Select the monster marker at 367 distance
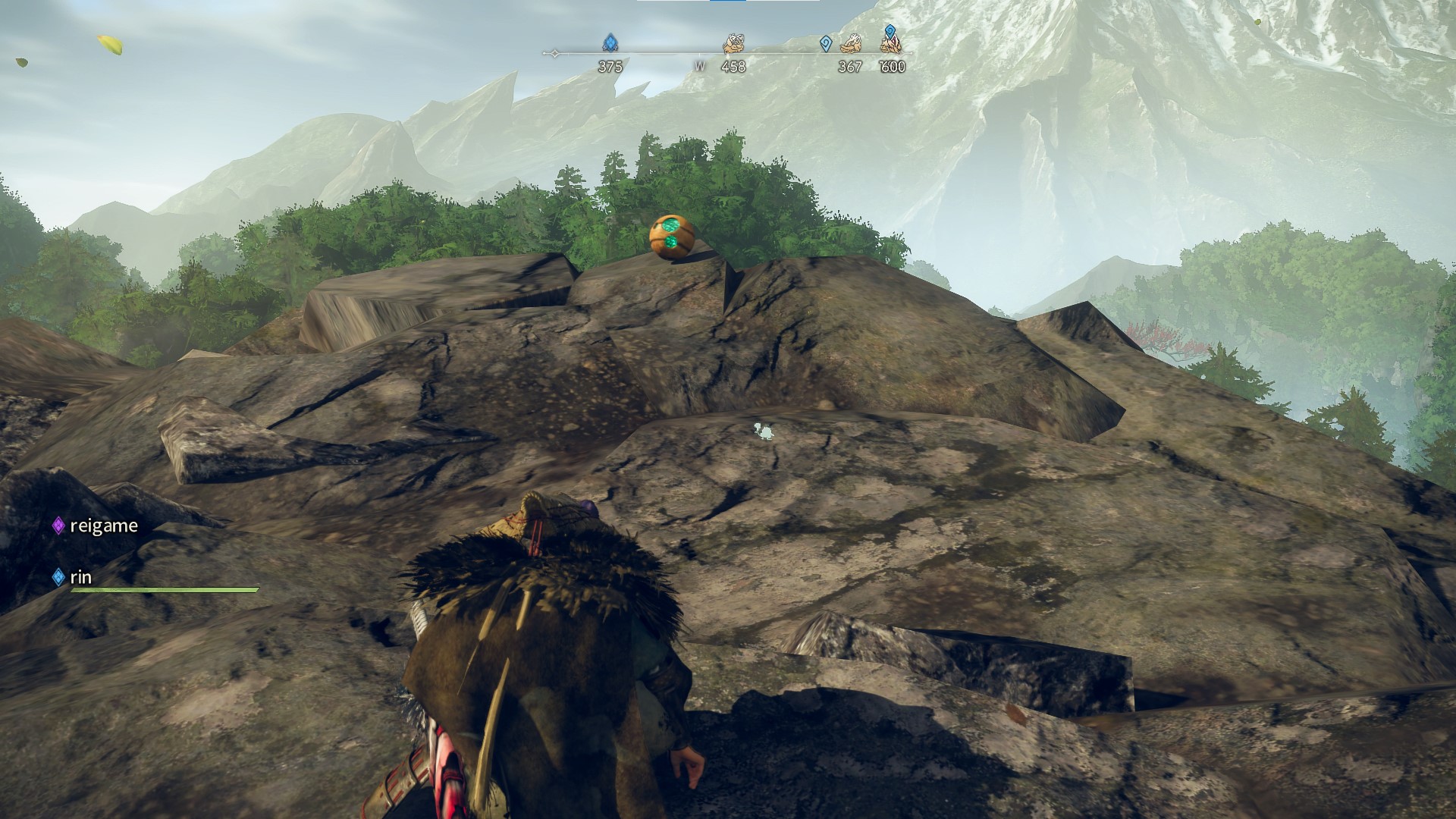1456x819 pixels. [851, 44]
